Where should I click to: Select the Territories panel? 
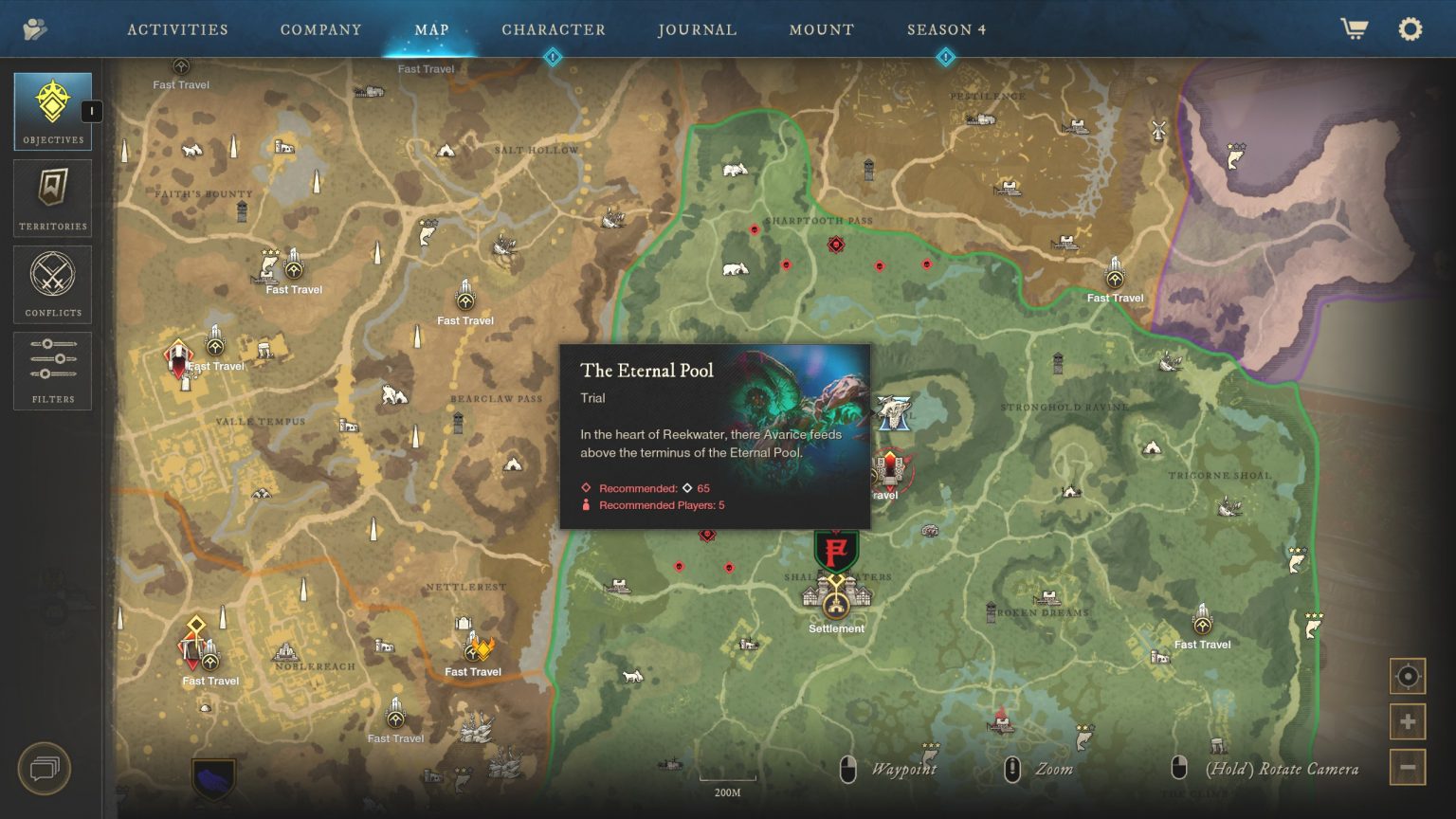coord(52,196)
